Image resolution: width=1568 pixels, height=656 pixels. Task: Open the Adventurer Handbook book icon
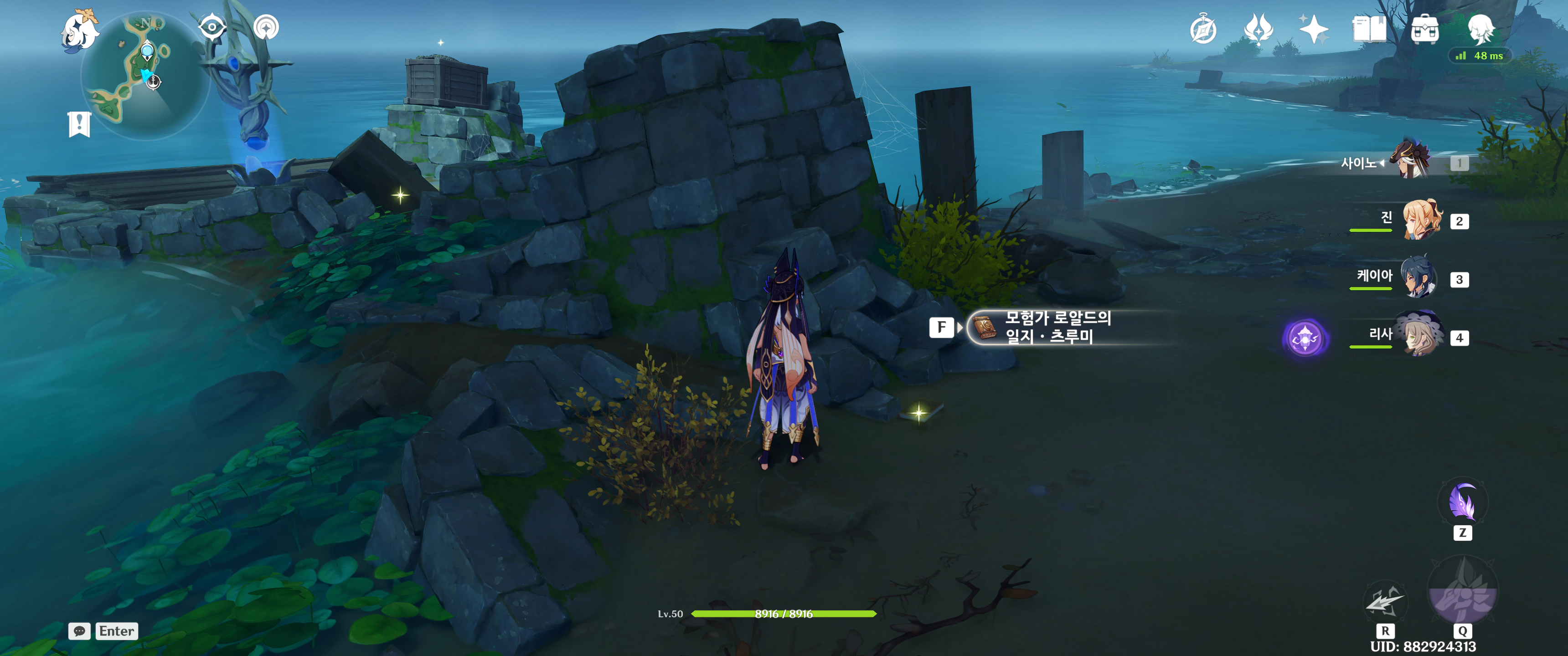(x=1369, y=29)
